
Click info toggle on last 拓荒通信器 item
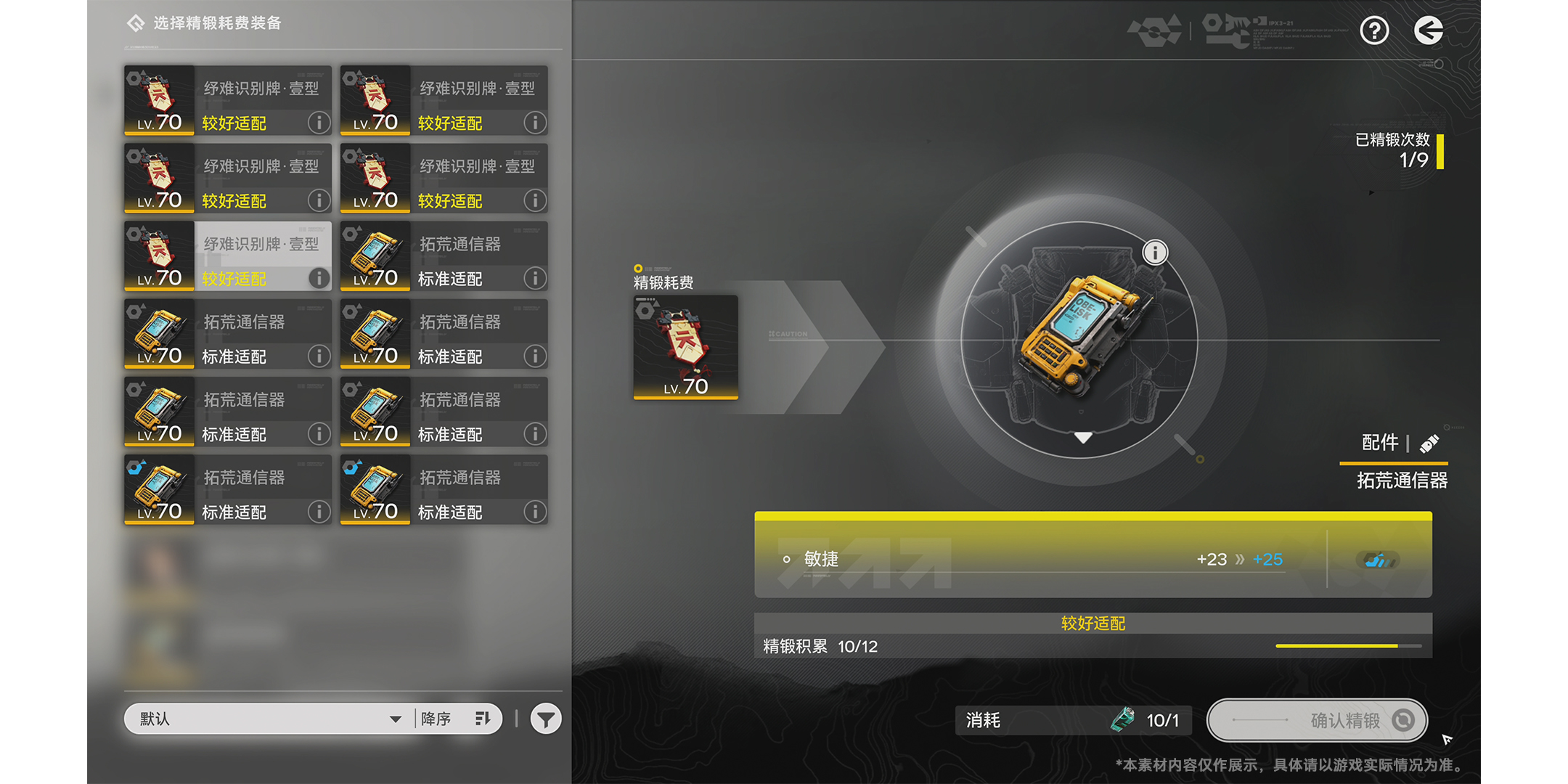[535, 512]
